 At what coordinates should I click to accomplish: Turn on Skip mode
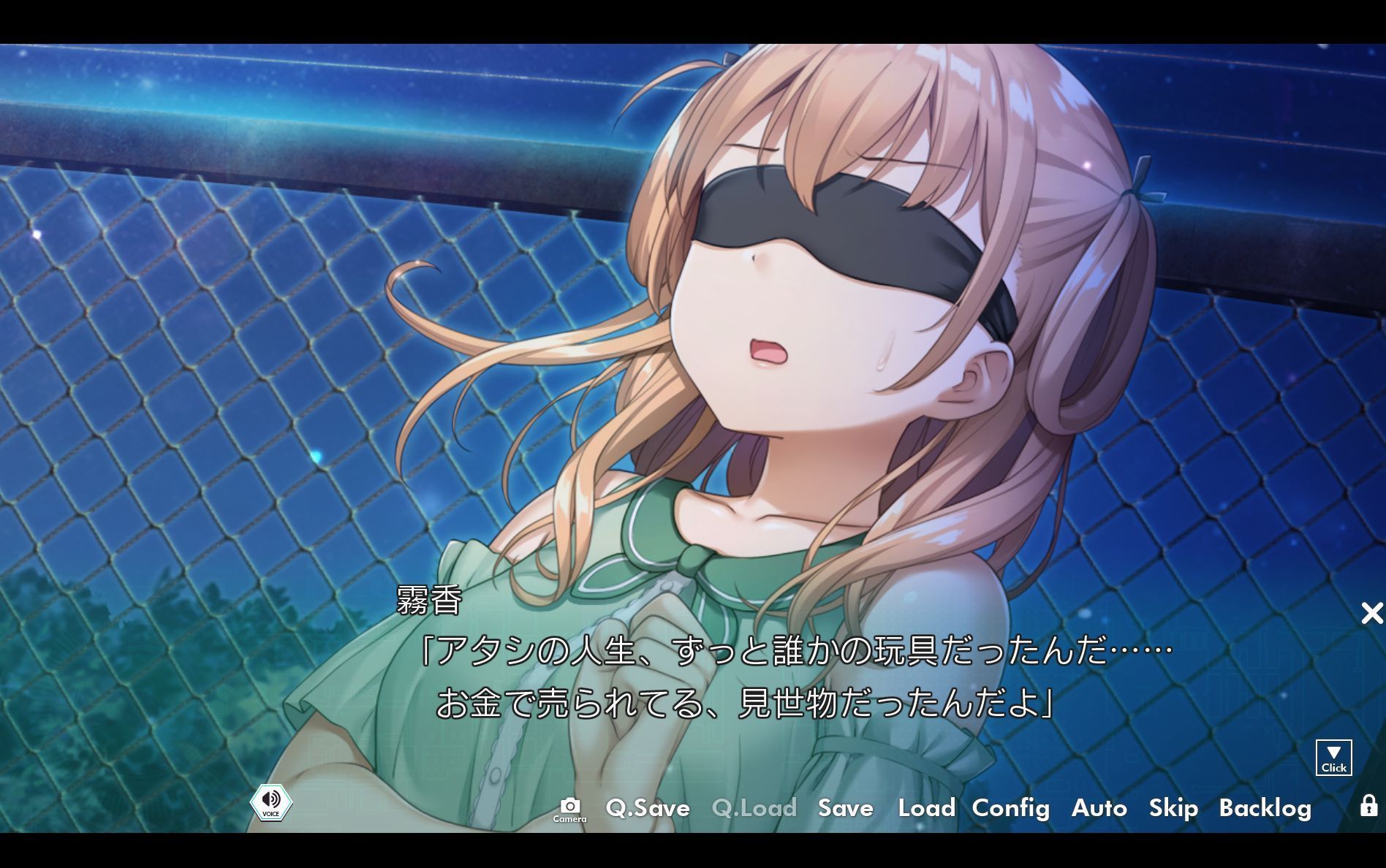[1173, 809]
